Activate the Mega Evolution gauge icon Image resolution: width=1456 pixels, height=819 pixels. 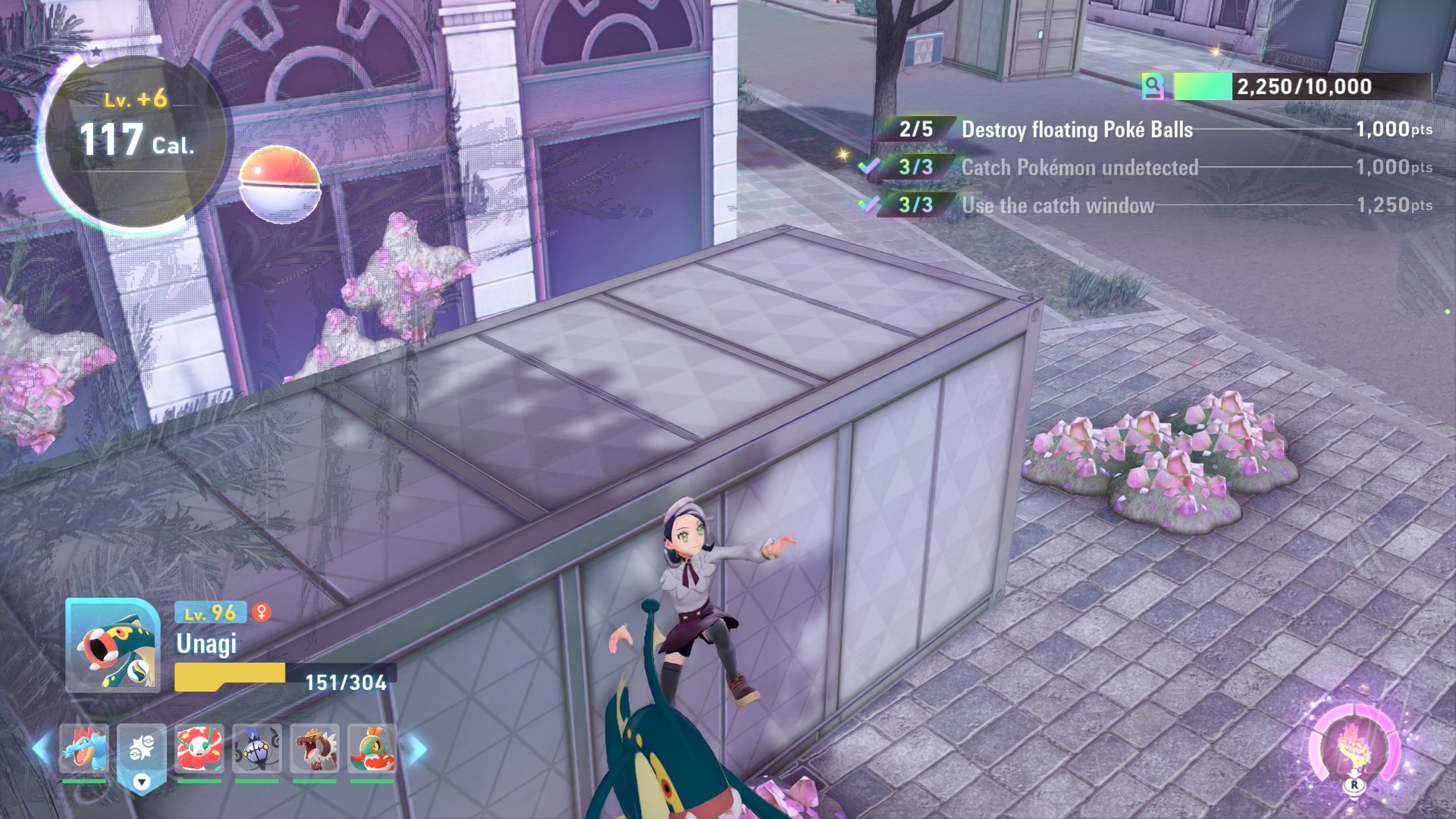[1354, 748]
